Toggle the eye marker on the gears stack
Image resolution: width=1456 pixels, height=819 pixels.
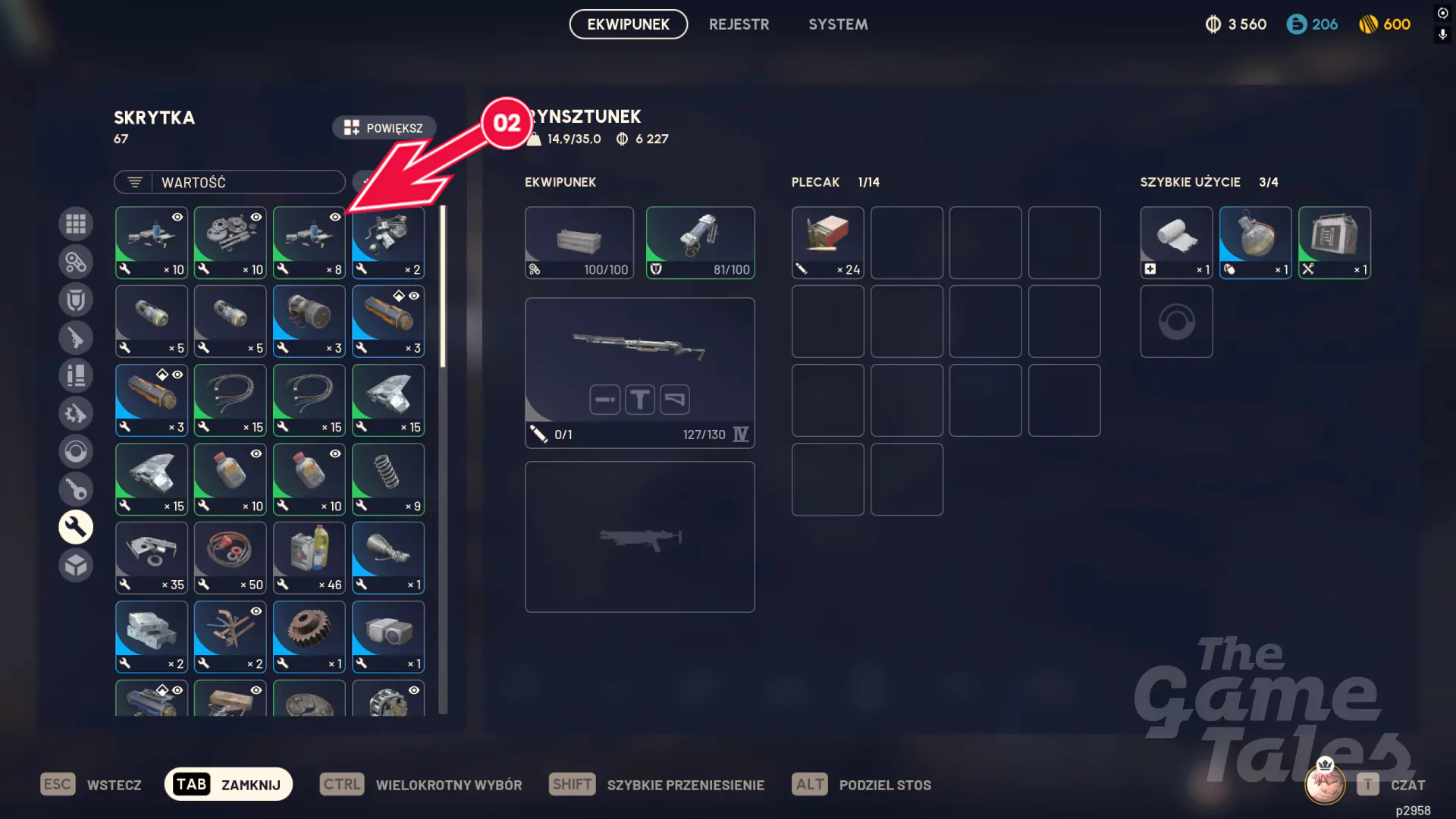256,218
